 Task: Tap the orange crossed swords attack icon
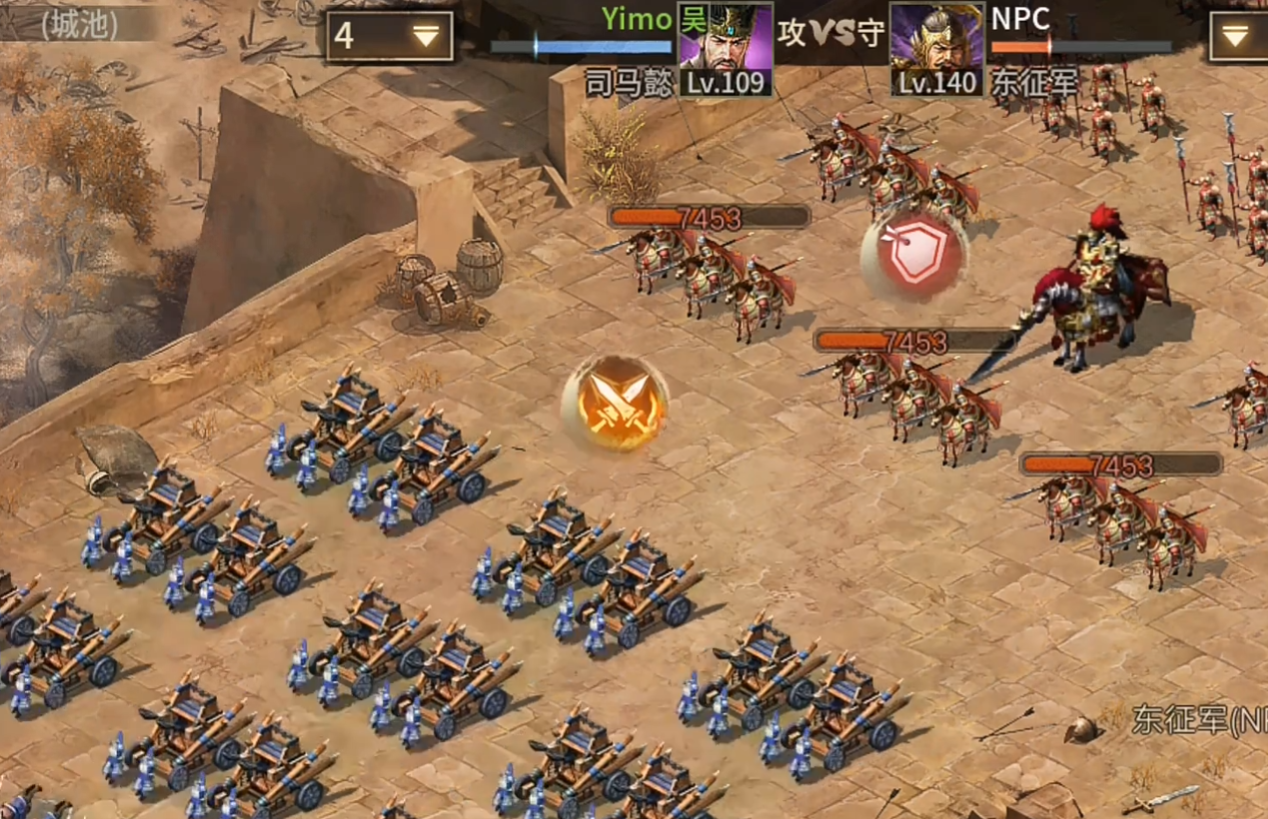point(615,403)
